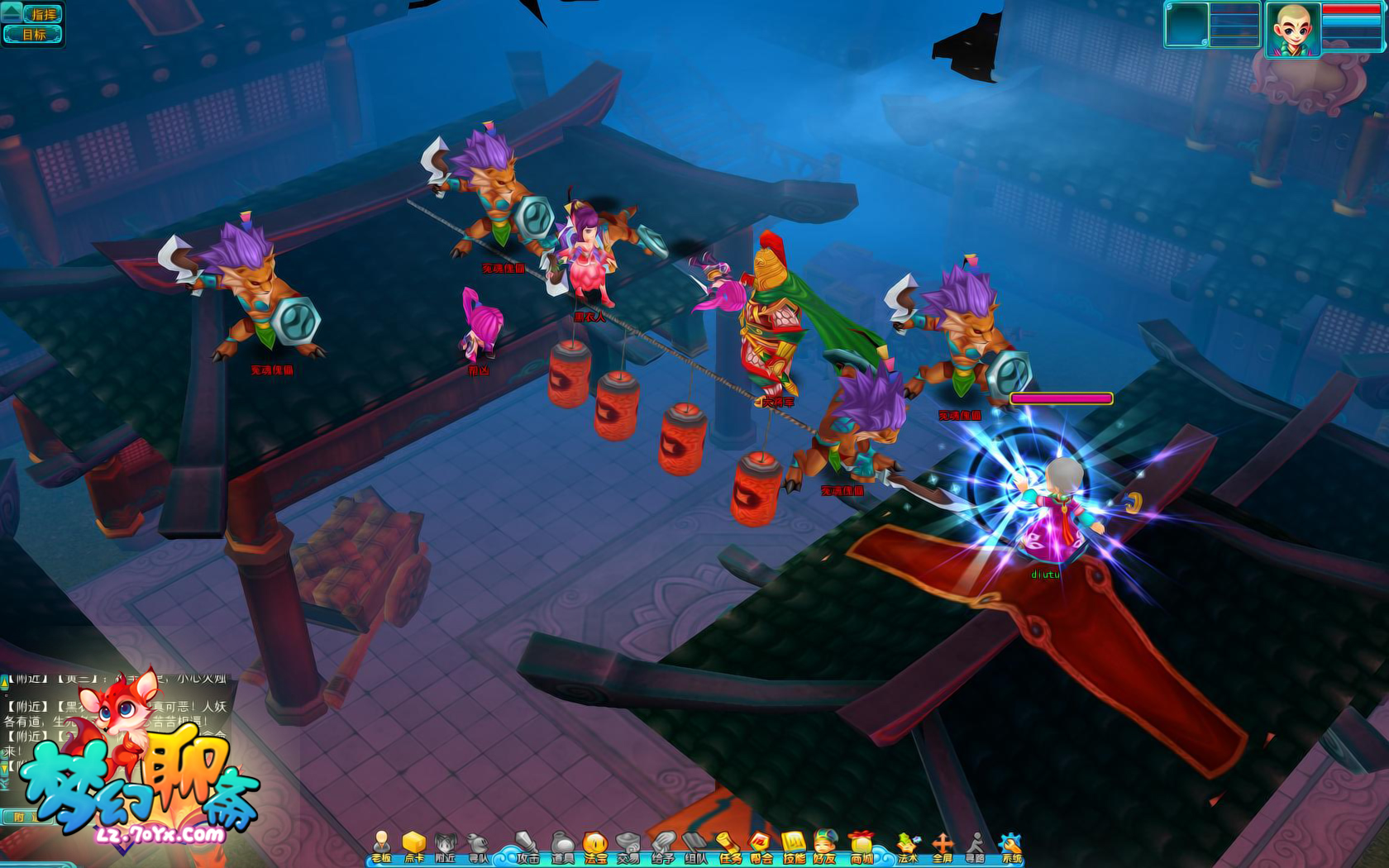Choose the 给予 give action
The height and width of the screenshot is (868, 1389).
coord(662,847)
